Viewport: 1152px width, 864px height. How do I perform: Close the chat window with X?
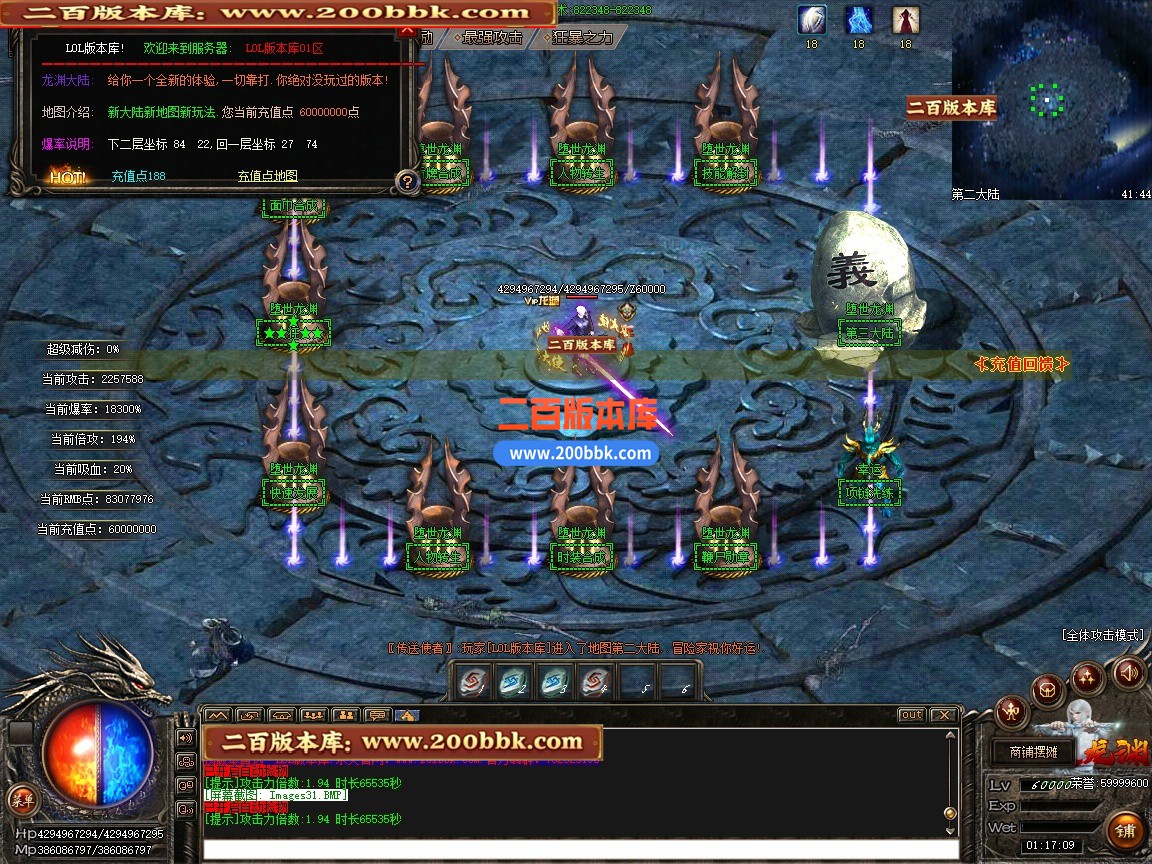click(x=943, y=715)
